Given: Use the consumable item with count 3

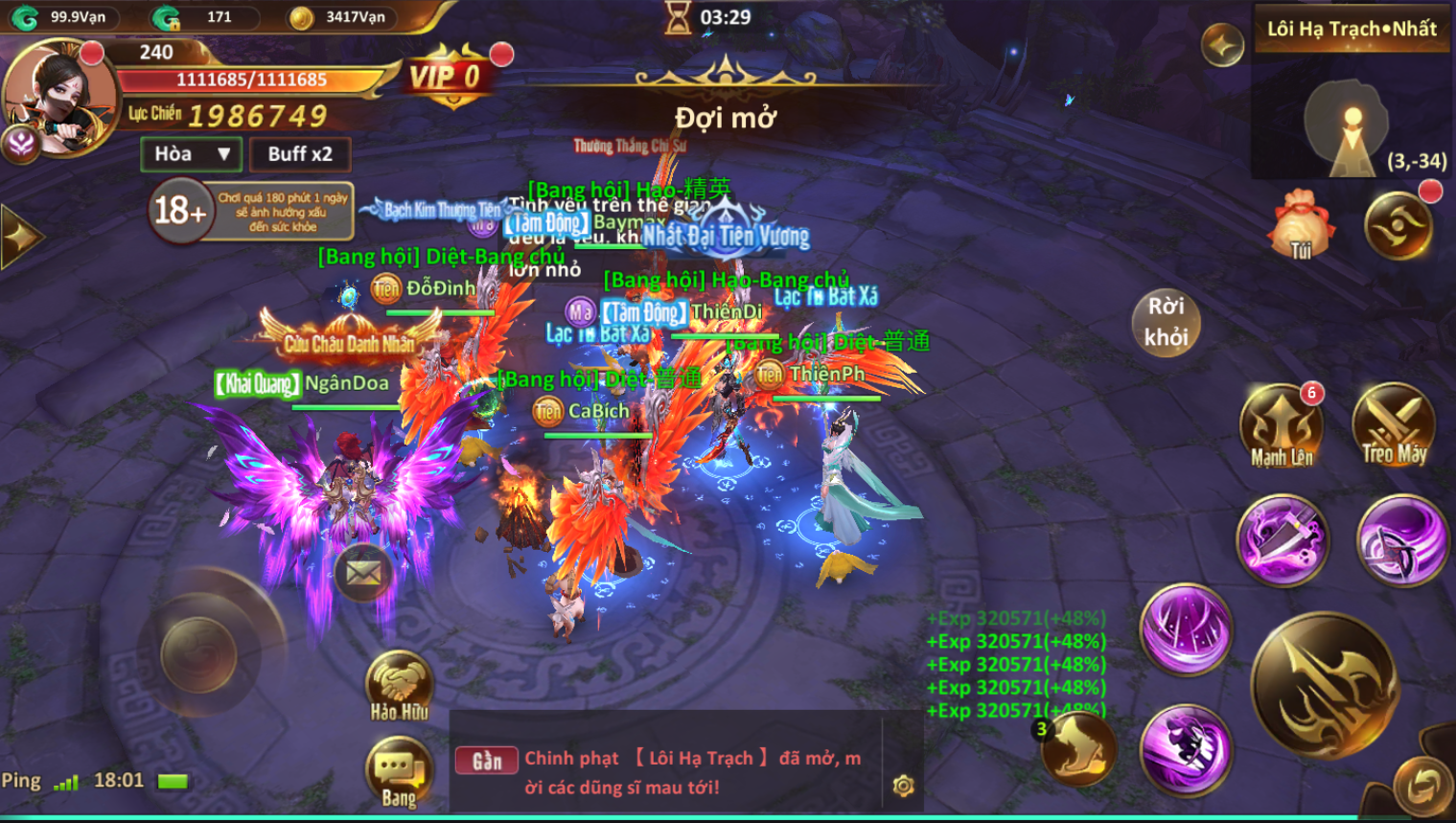Looking at the screenshot, I should pos(1078,749).
